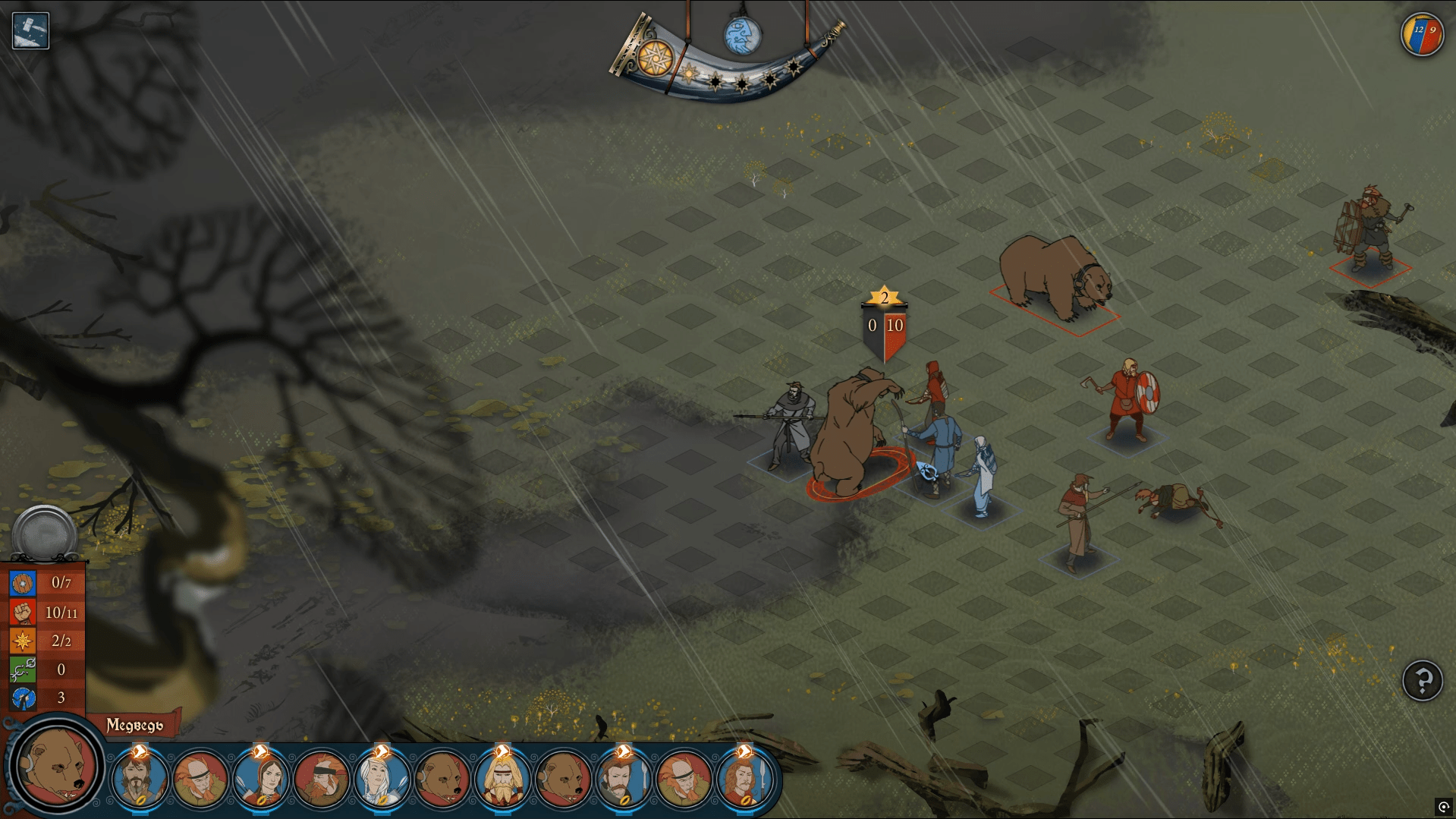Click the green chain exertion stat icon
The width and height of the screenshot is (1456, 819).
tap(23, 669)
